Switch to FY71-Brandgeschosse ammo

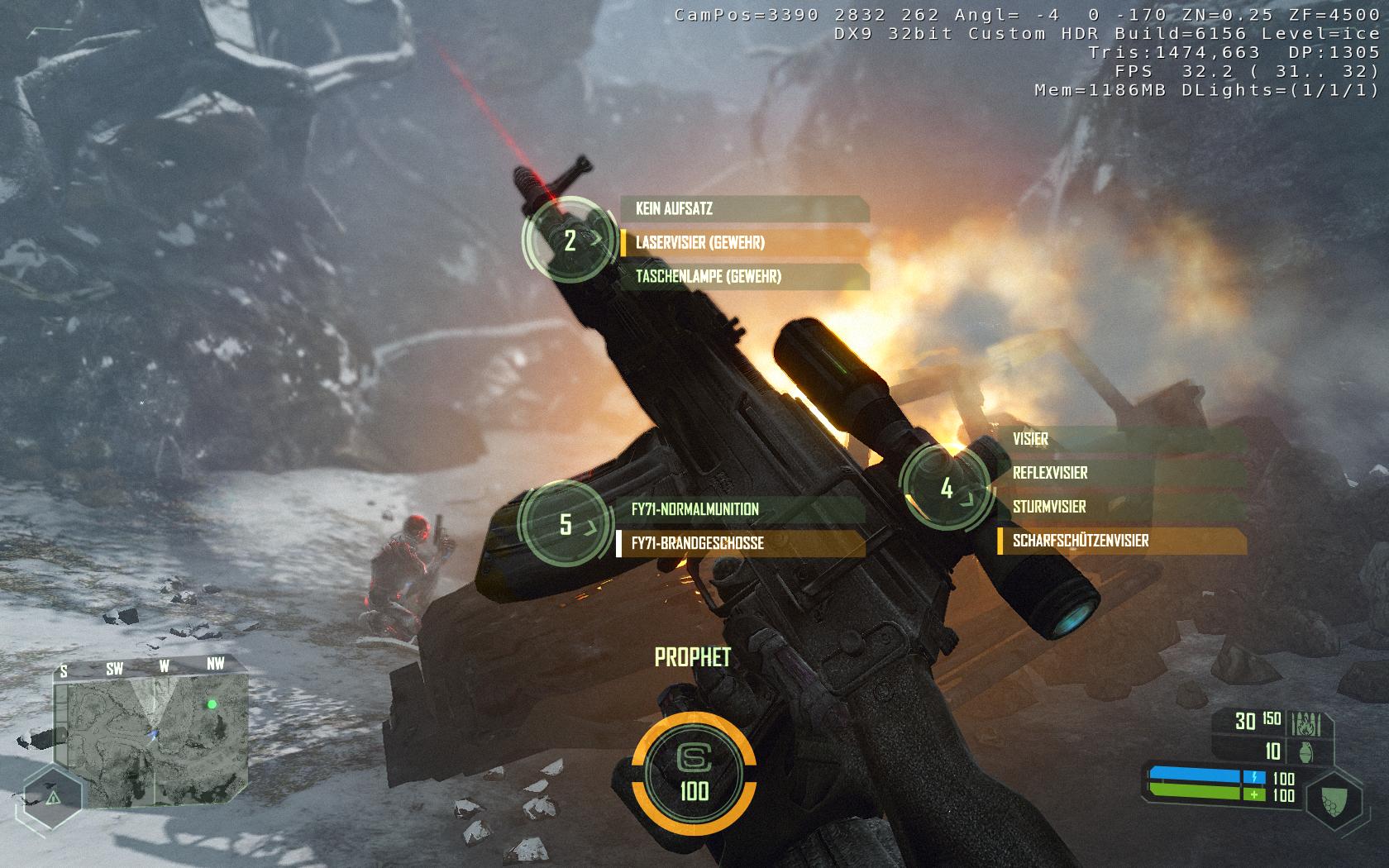click(x=740, y=543)
